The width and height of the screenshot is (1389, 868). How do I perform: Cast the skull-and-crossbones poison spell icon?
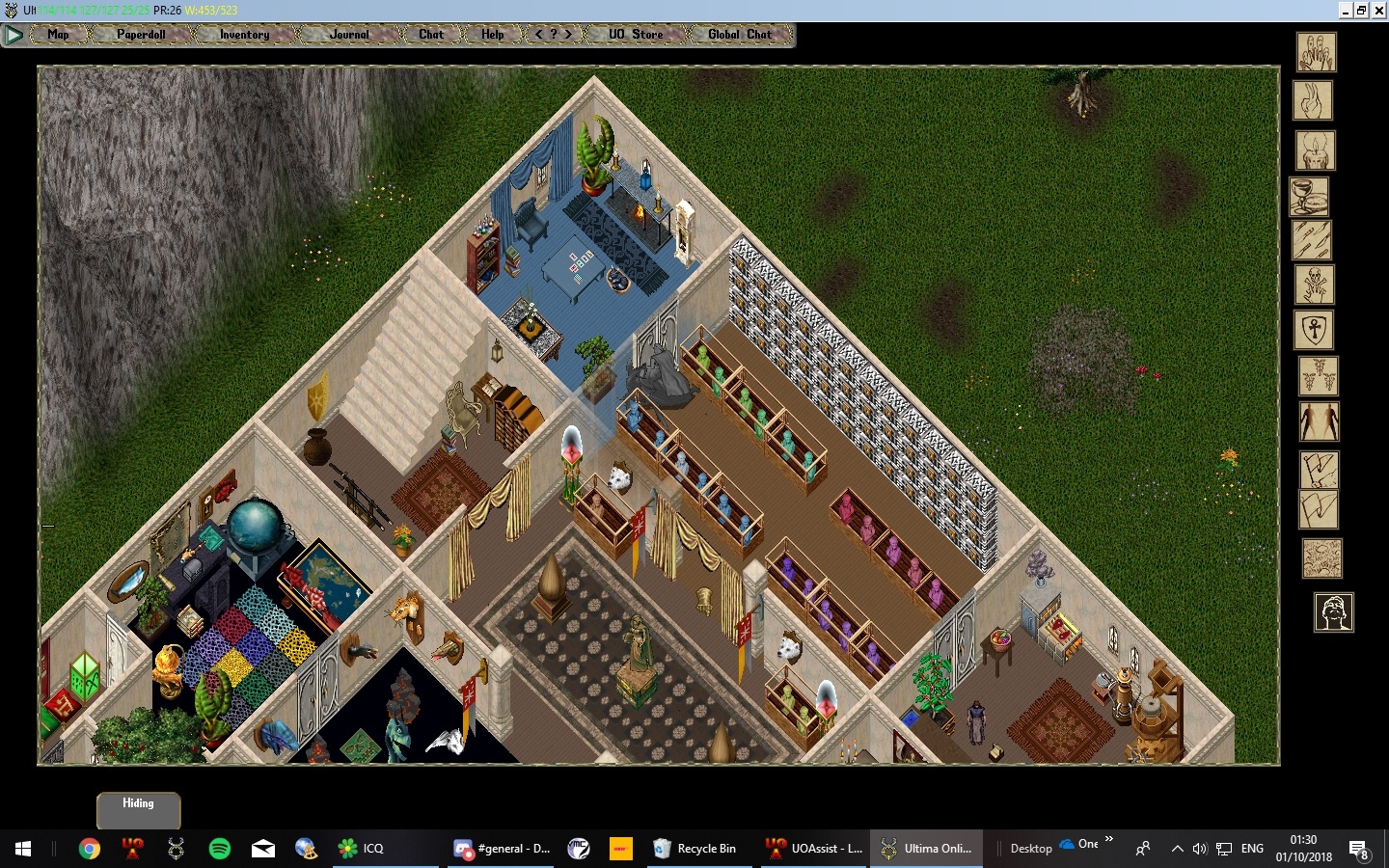point(1313,285)
